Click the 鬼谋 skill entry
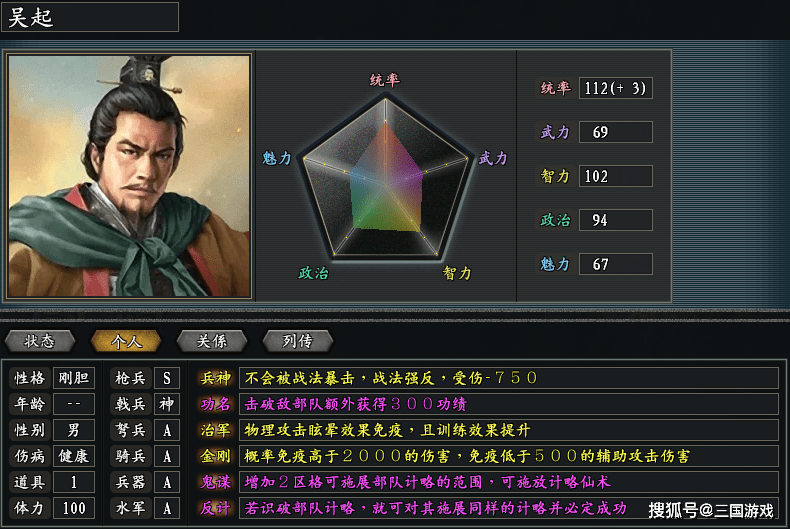This screenshot has width=790, height=529. tap(216, 482)
